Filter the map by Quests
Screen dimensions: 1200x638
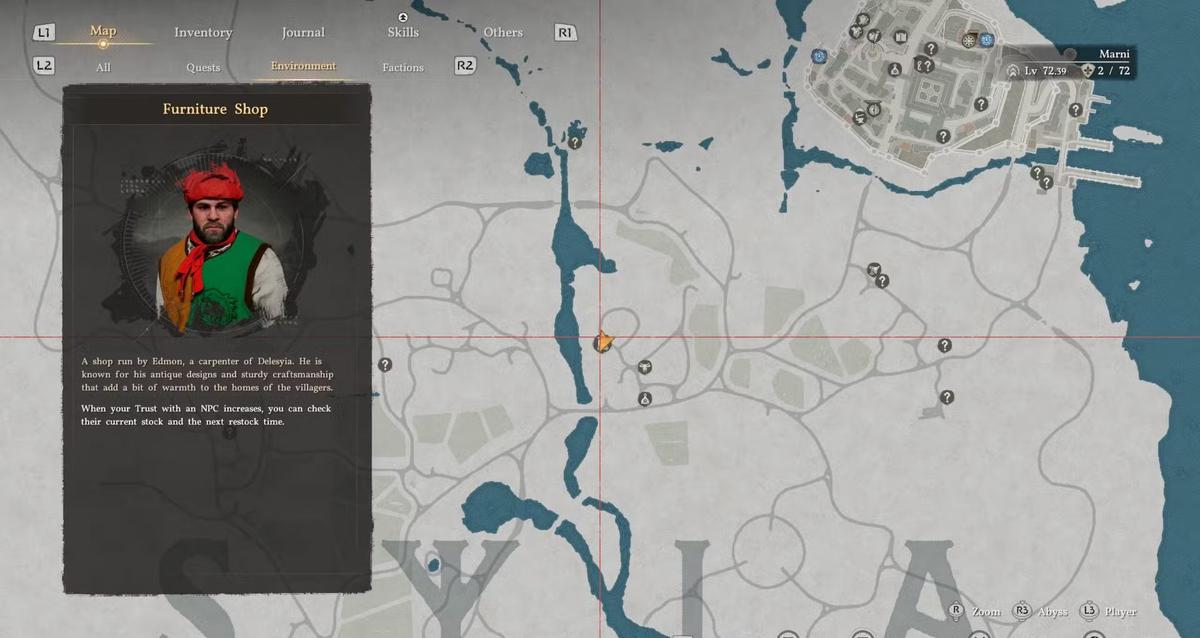pos(203,68)
